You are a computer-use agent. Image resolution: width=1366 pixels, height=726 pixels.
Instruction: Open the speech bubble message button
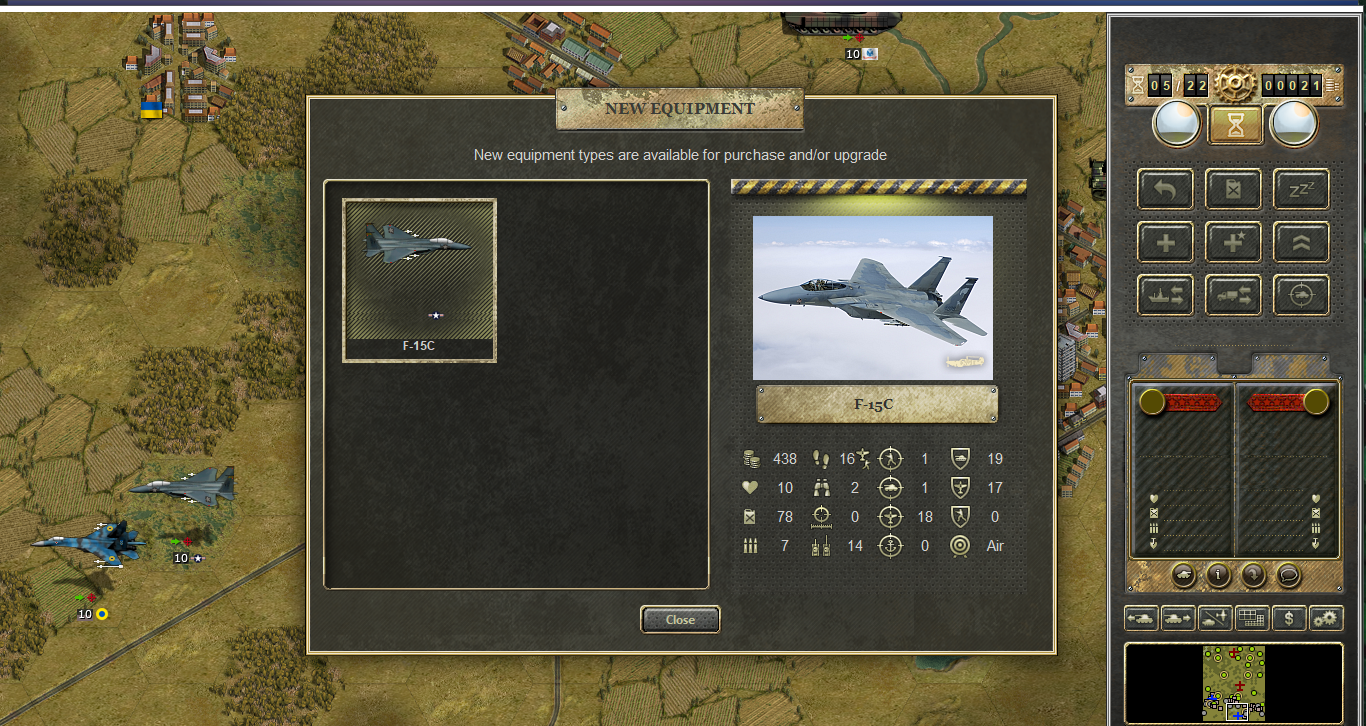(1287, 575)
